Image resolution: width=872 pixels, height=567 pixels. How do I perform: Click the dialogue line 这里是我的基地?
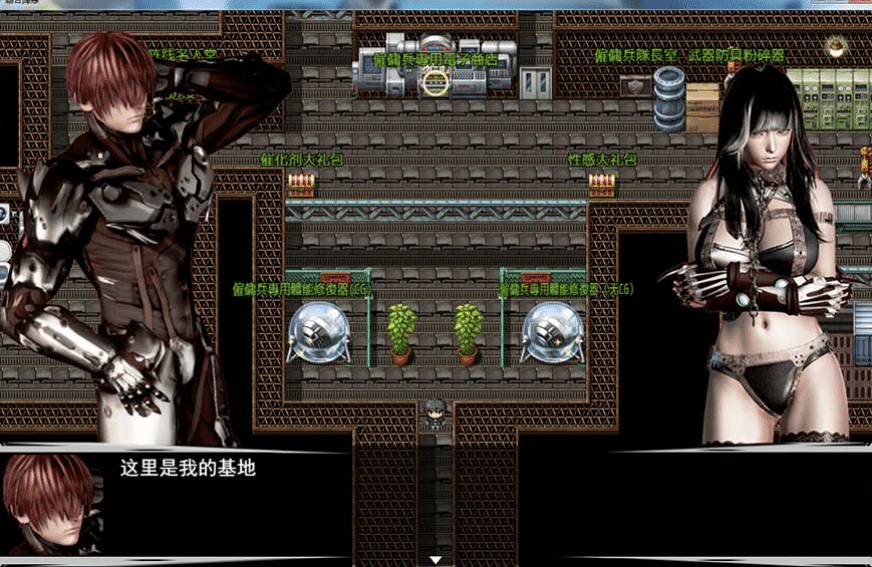point(188,467)
